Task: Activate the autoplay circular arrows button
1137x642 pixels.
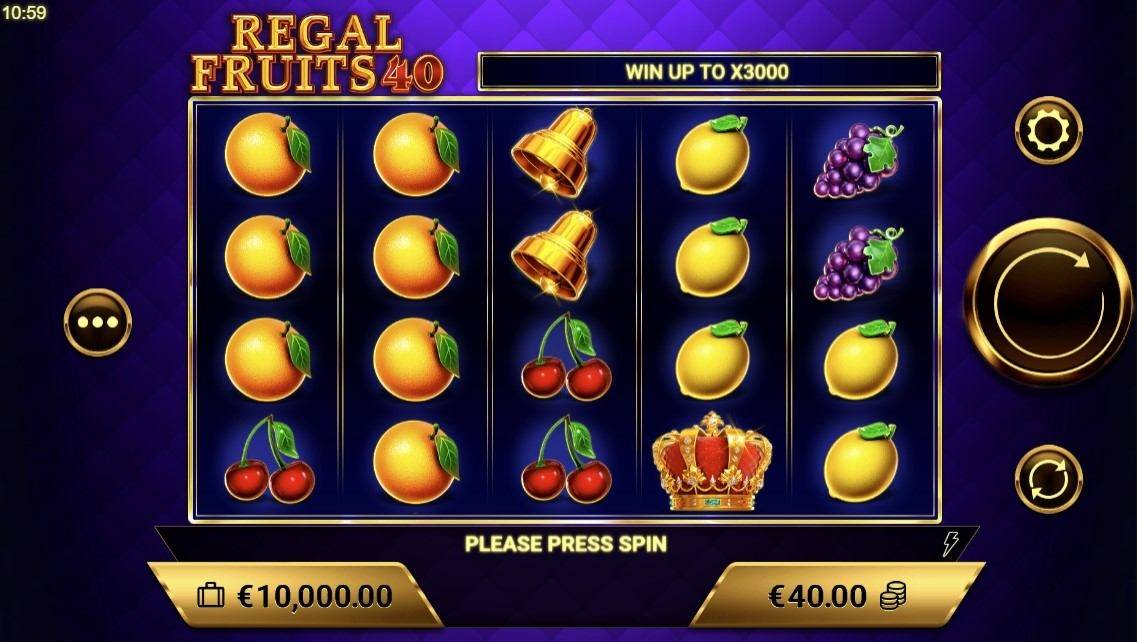Action: [x=1048, y=479]
